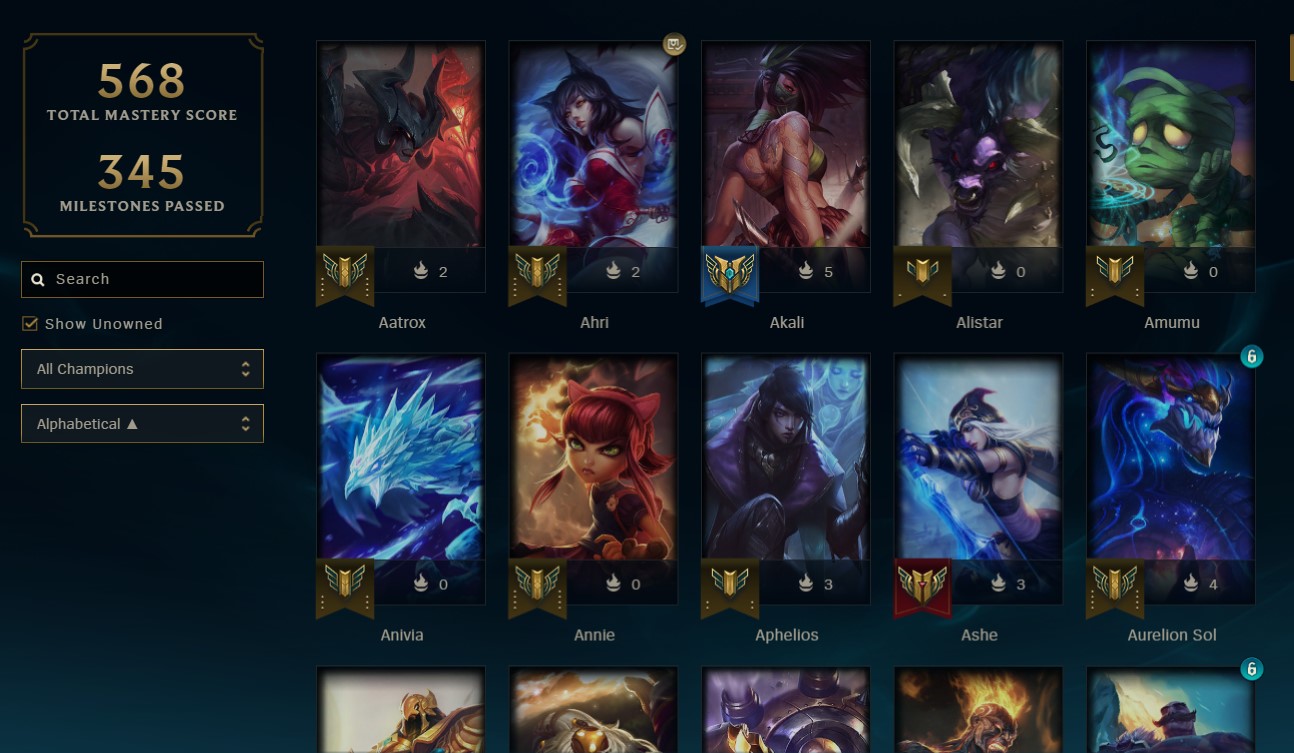Viewport: 1294px width, 753px height.
Task: Open Anivia's champion card
Action: point(401,470)
